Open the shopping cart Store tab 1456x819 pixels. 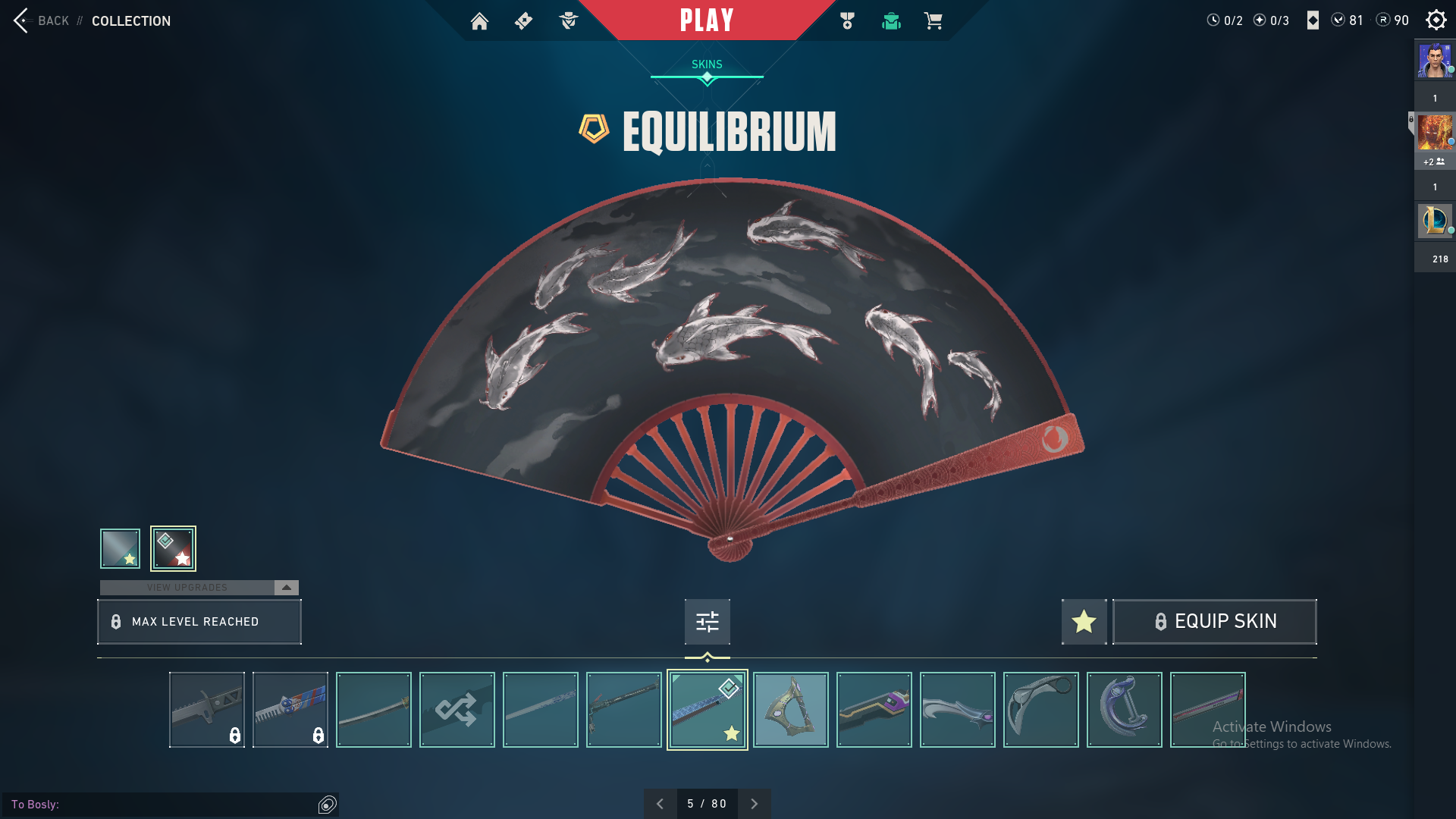click(x=933, y=21)
